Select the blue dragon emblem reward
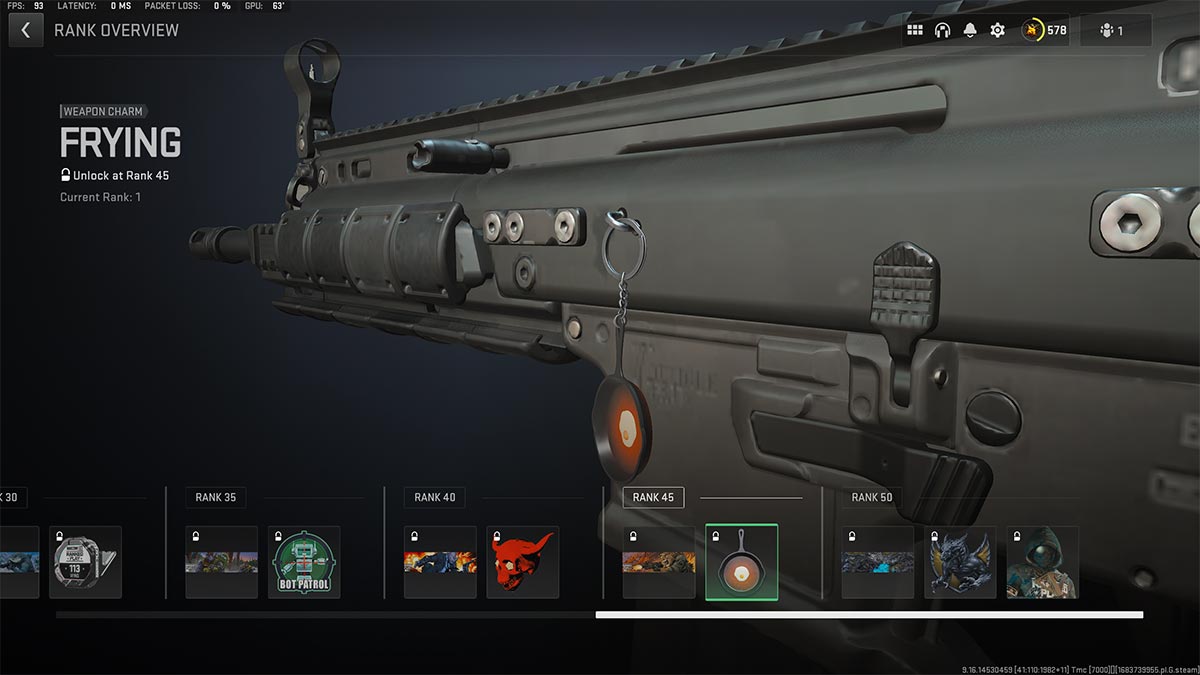This screenshot has width=1200, height=675. click(960, 562)
